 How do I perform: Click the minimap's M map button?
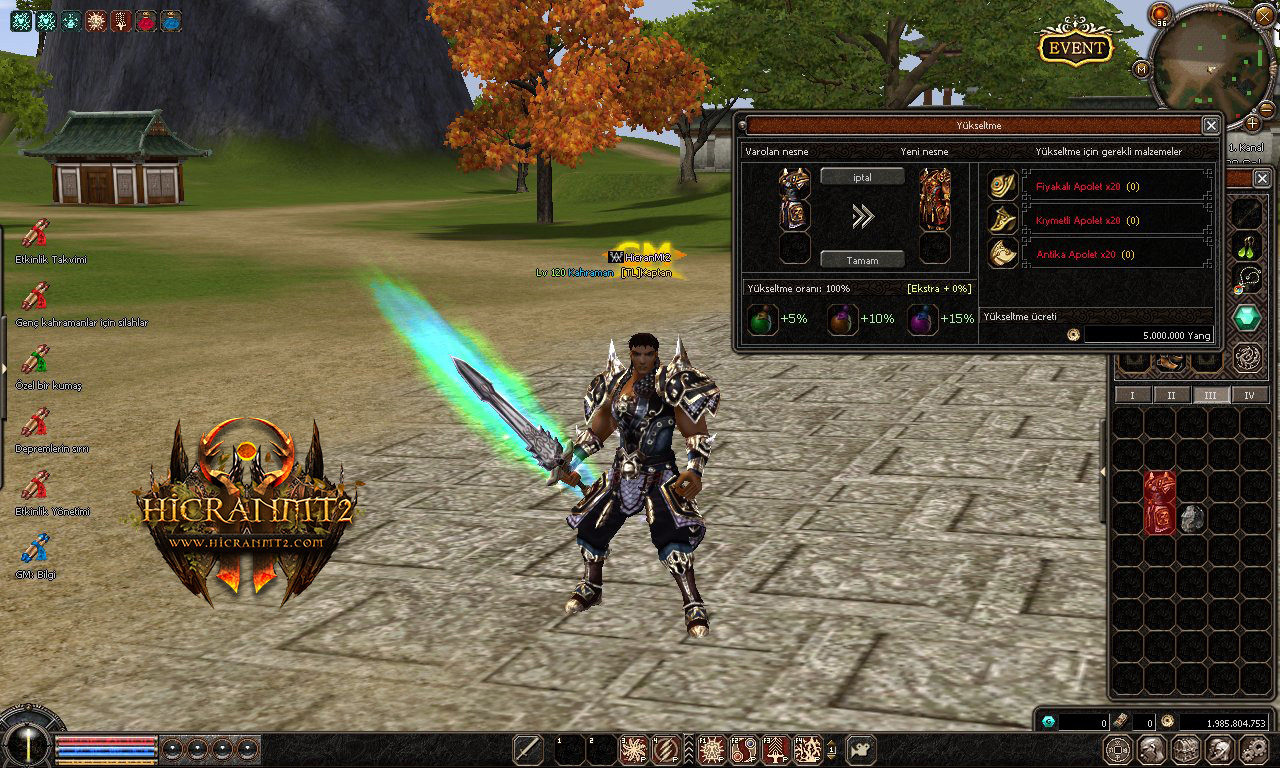1142,69
